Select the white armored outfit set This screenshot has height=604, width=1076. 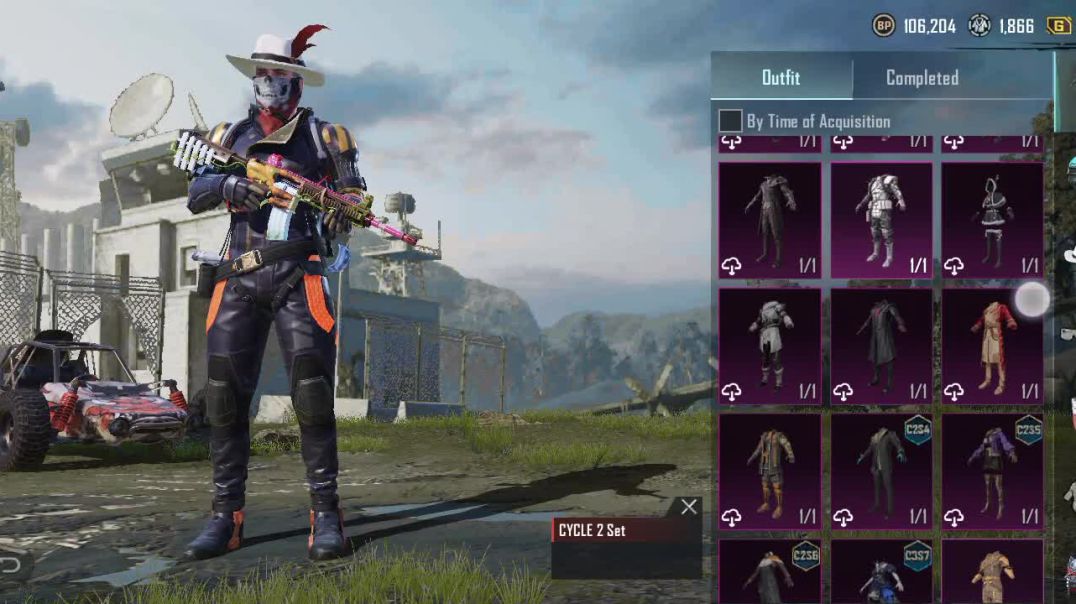pos(881,220)
